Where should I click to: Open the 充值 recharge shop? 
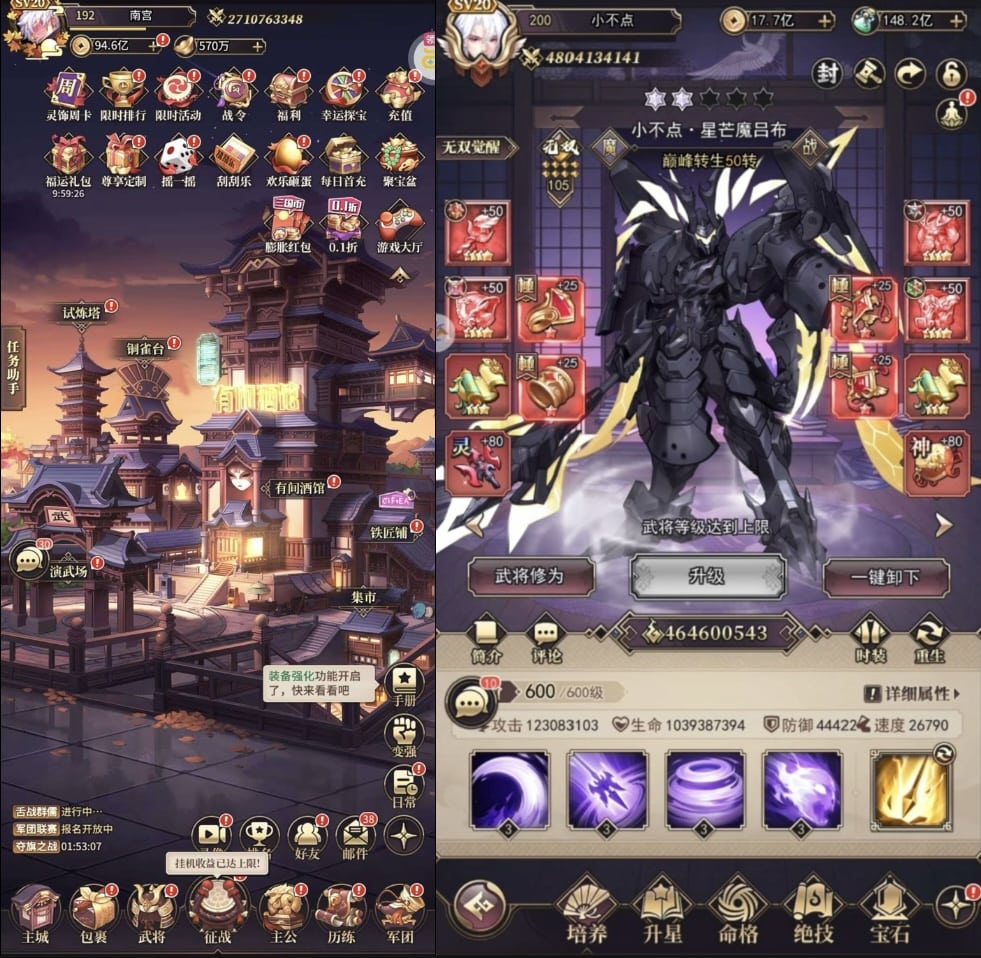click(399, 90)
